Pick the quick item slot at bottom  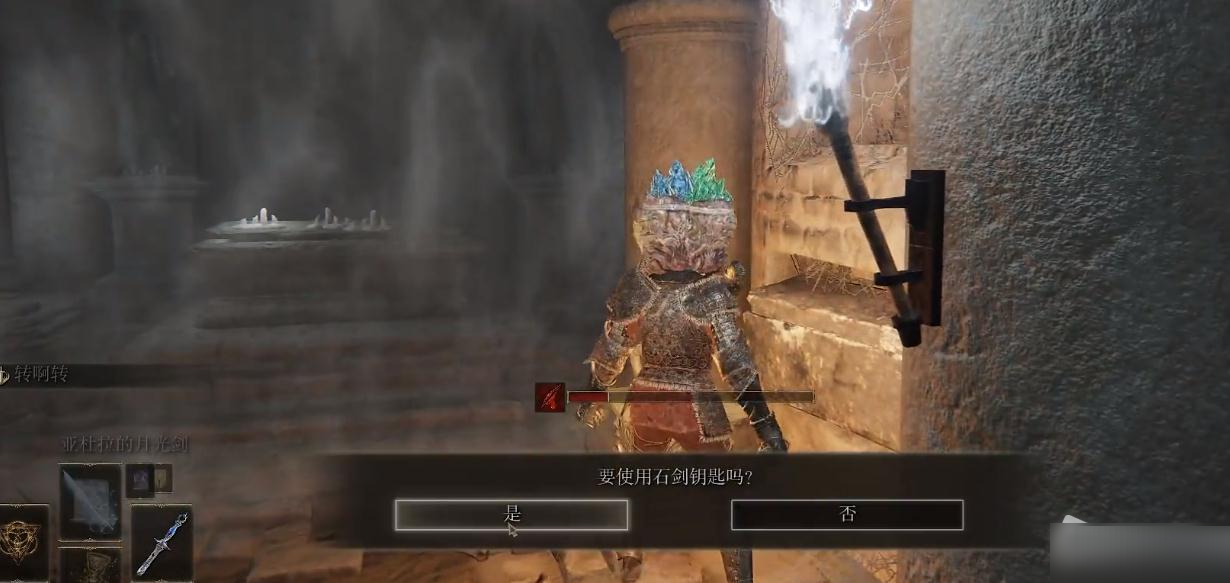[x=90, y=566]
